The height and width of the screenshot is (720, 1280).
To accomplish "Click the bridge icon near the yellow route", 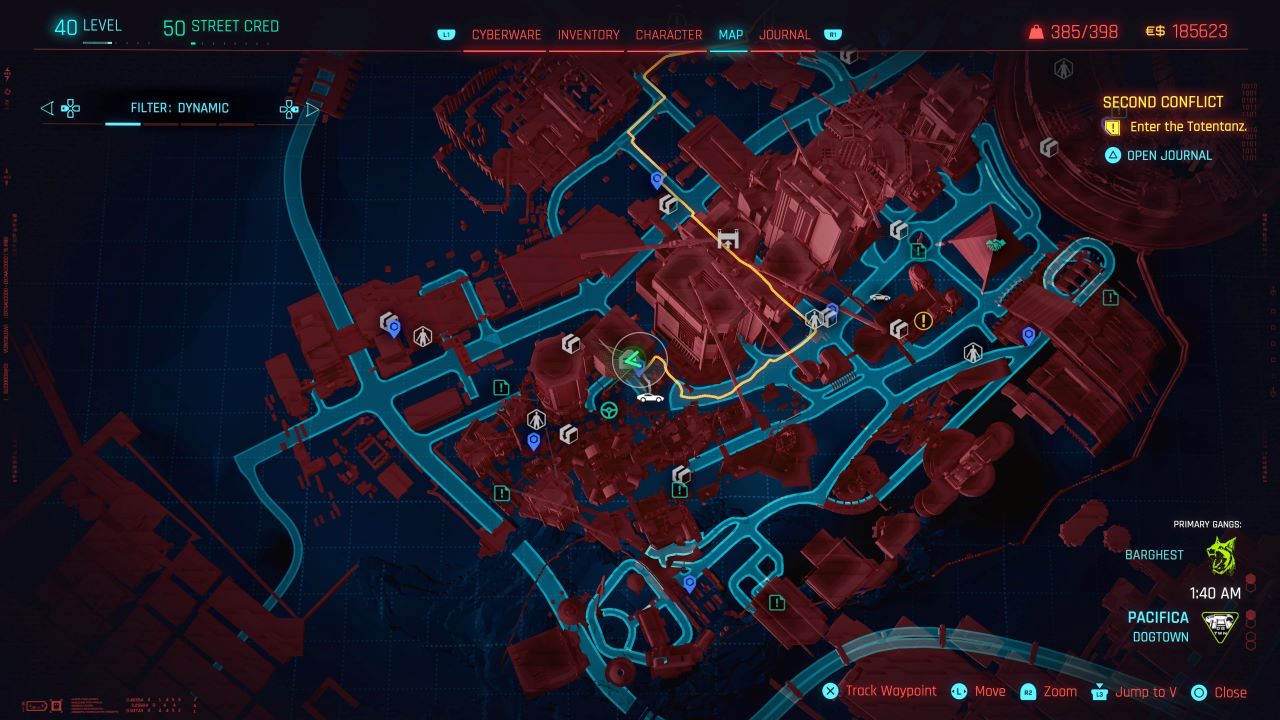I will click(727, 239).
